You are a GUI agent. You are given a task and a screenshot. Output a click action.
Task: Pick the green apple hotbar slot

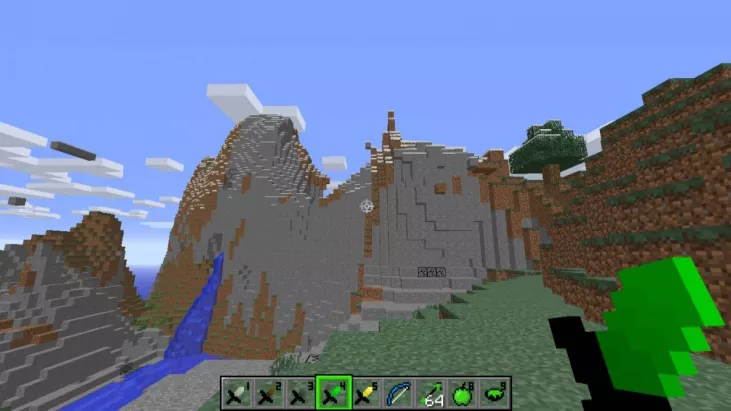463,393
